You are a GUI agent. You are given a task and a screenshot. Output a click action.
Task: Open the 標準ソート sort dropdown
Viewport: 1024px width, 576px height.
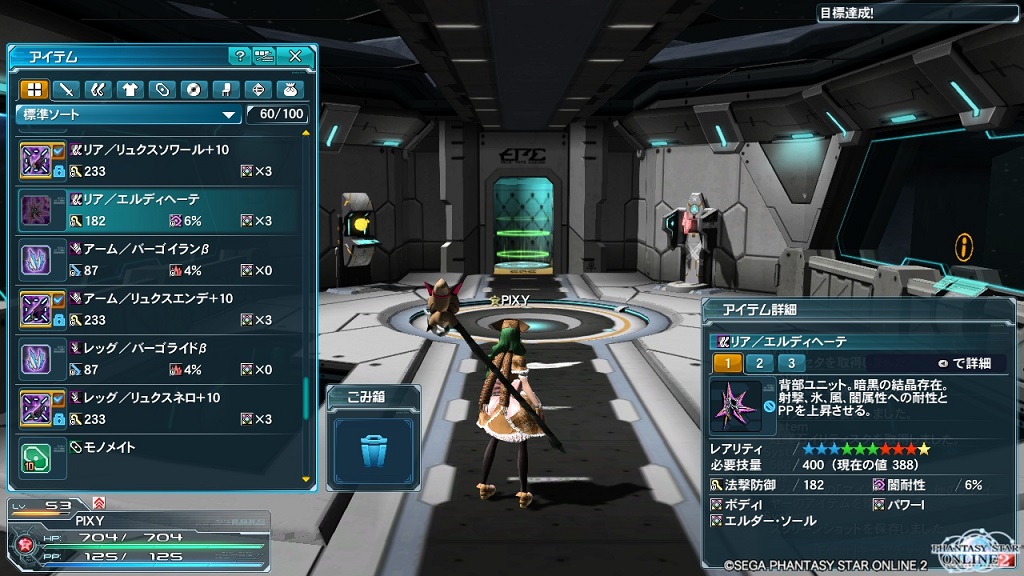[130, 114]
